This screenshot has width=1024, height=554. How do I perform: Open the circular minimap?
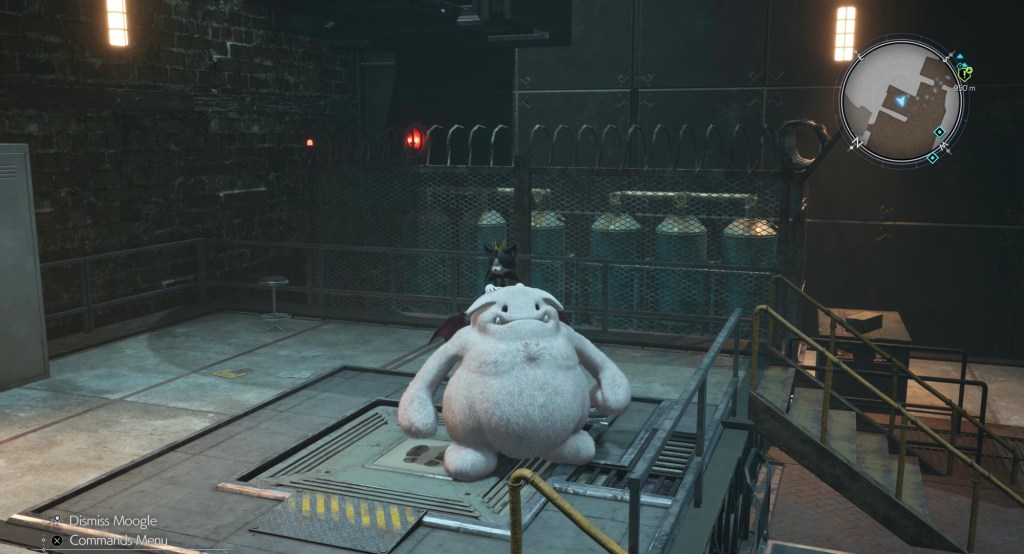pyautogui.click(x=901, y=101)
